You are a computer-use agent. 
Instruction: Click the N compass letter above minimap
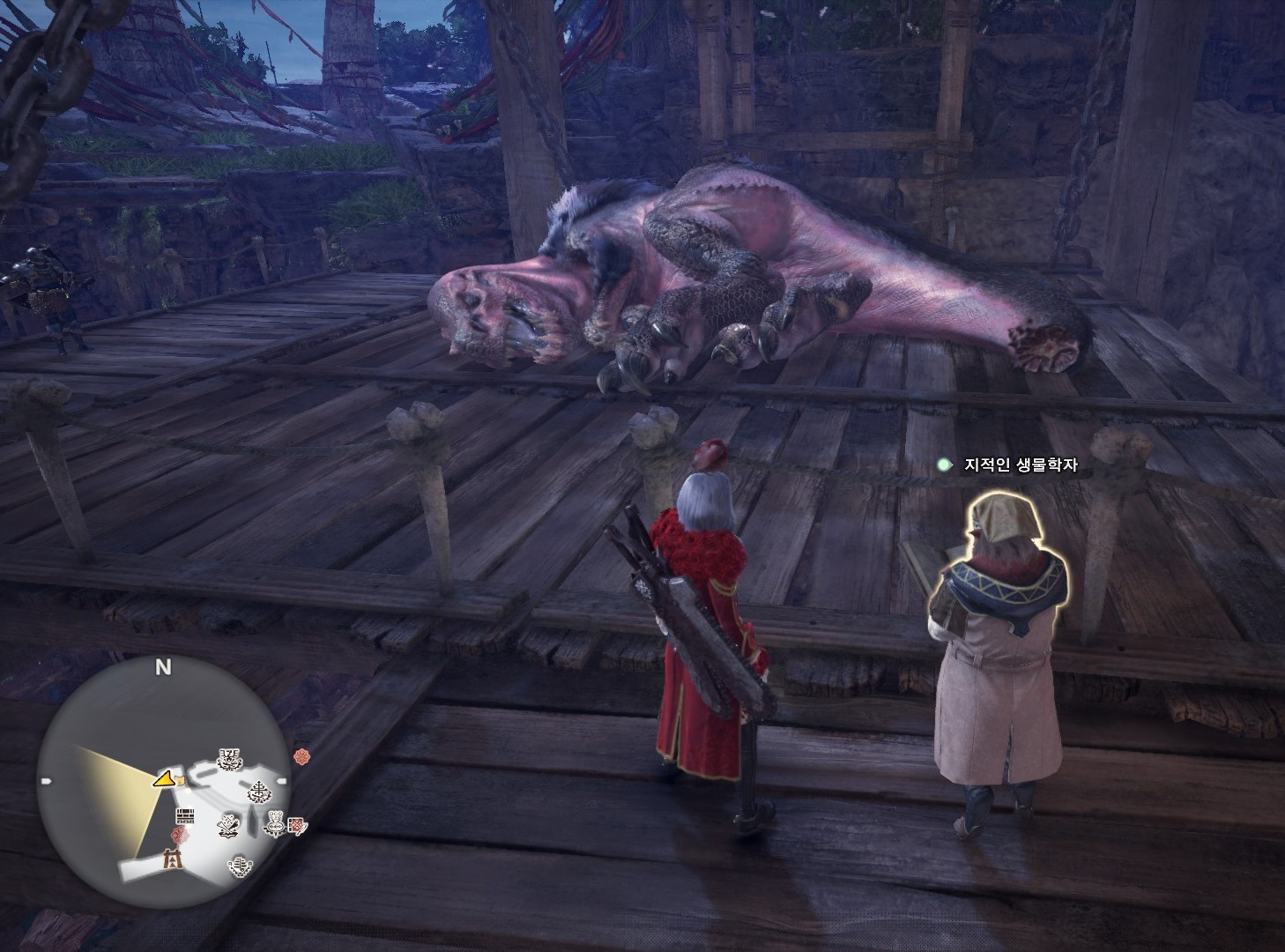[163, 668]
